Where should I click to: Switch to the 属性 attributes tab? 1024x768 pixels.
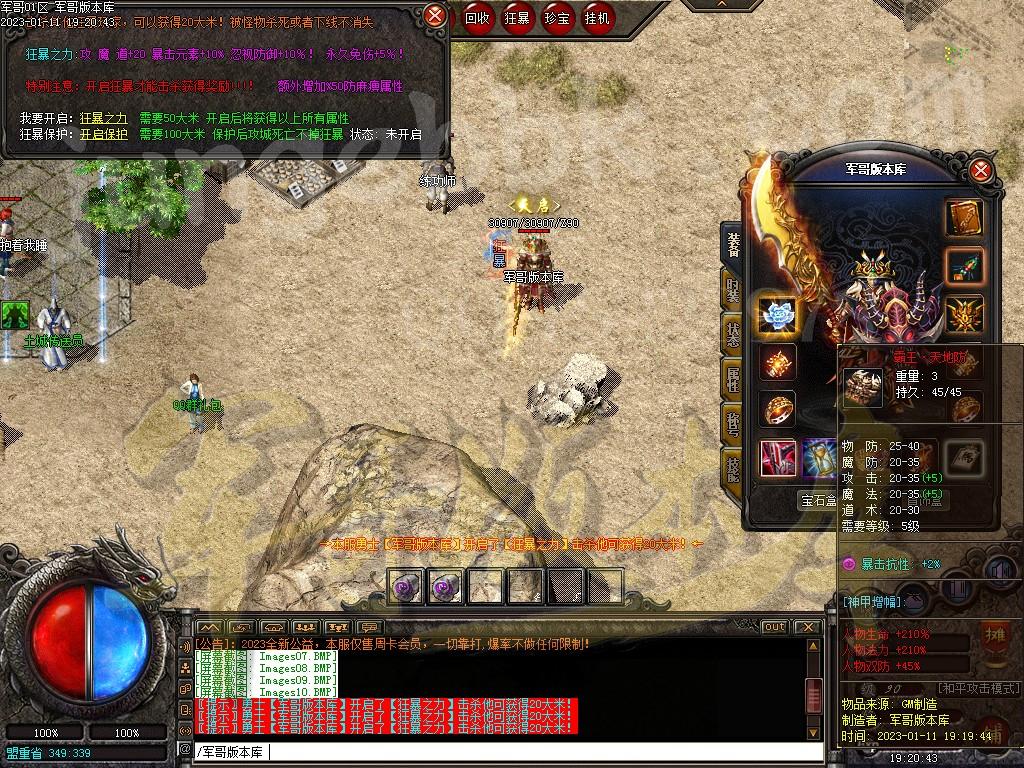pyautogui.click(x=732, y=380)
